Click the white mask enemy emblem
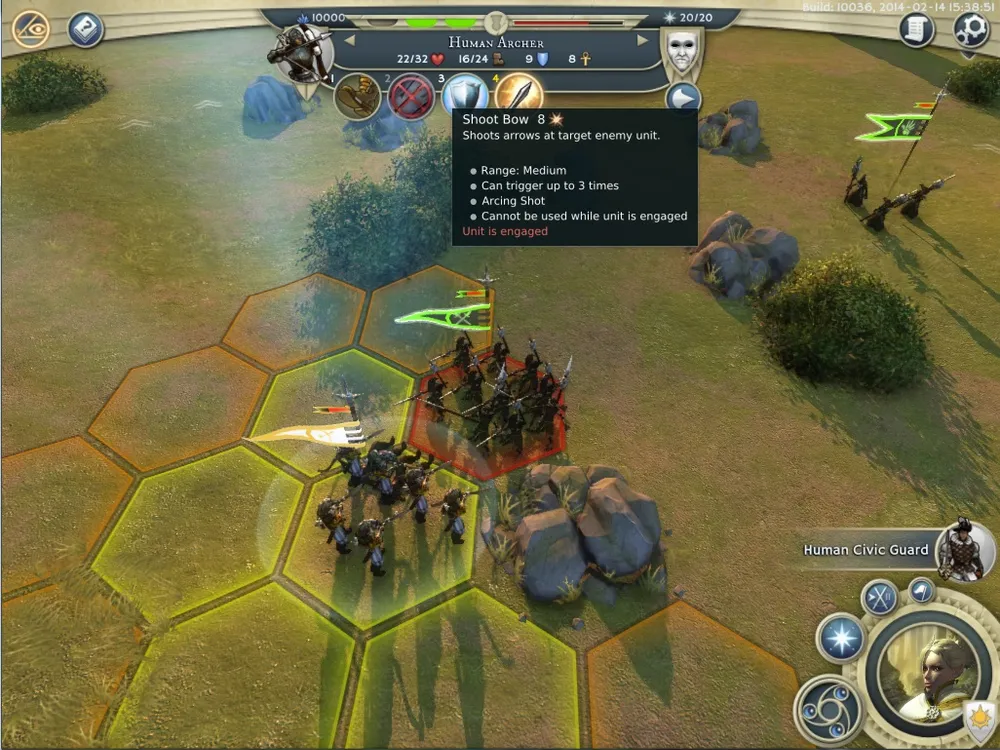 tap(682, 49)
